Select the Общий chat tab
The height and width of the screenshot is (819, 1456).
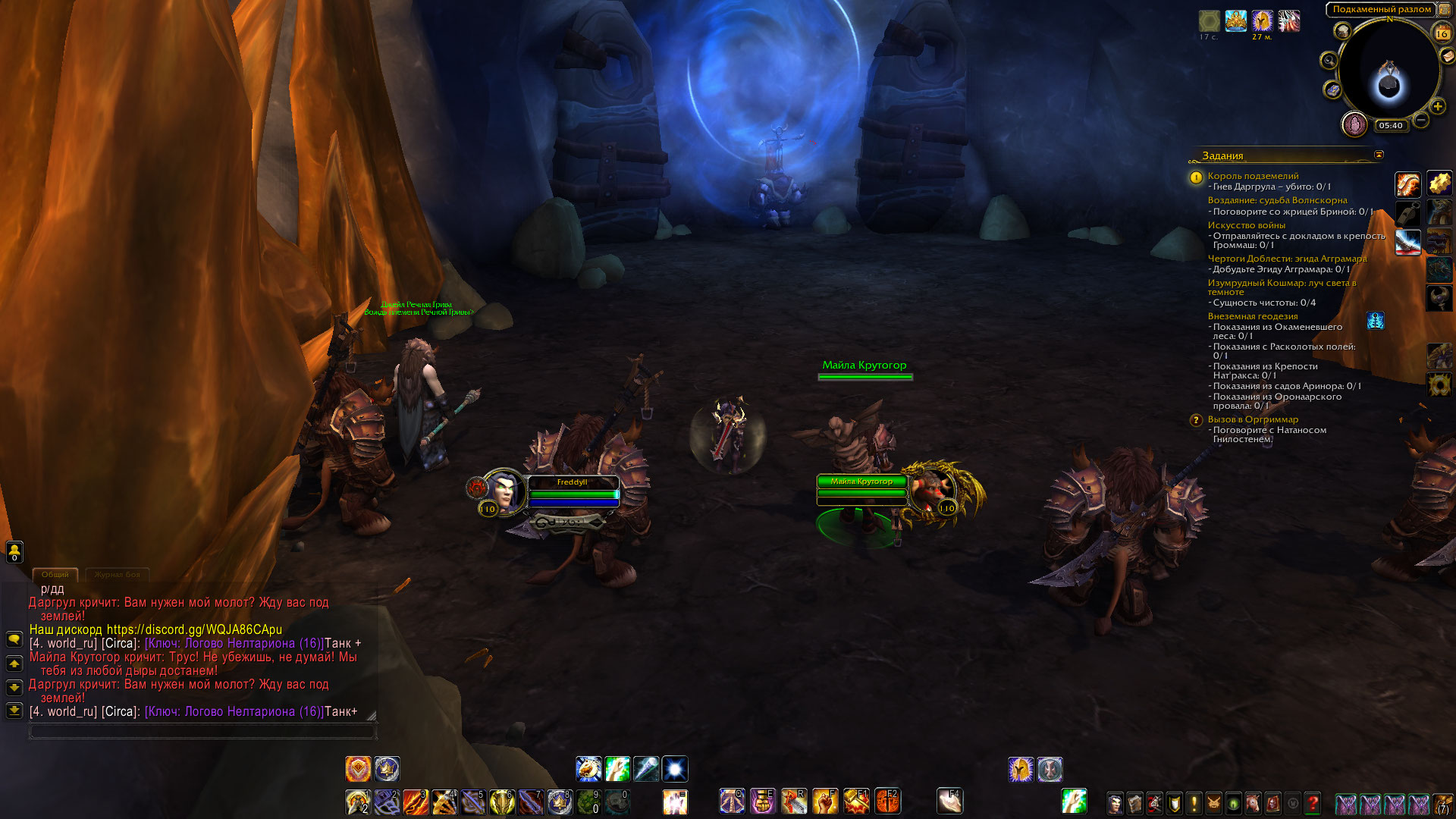[55, 575]
